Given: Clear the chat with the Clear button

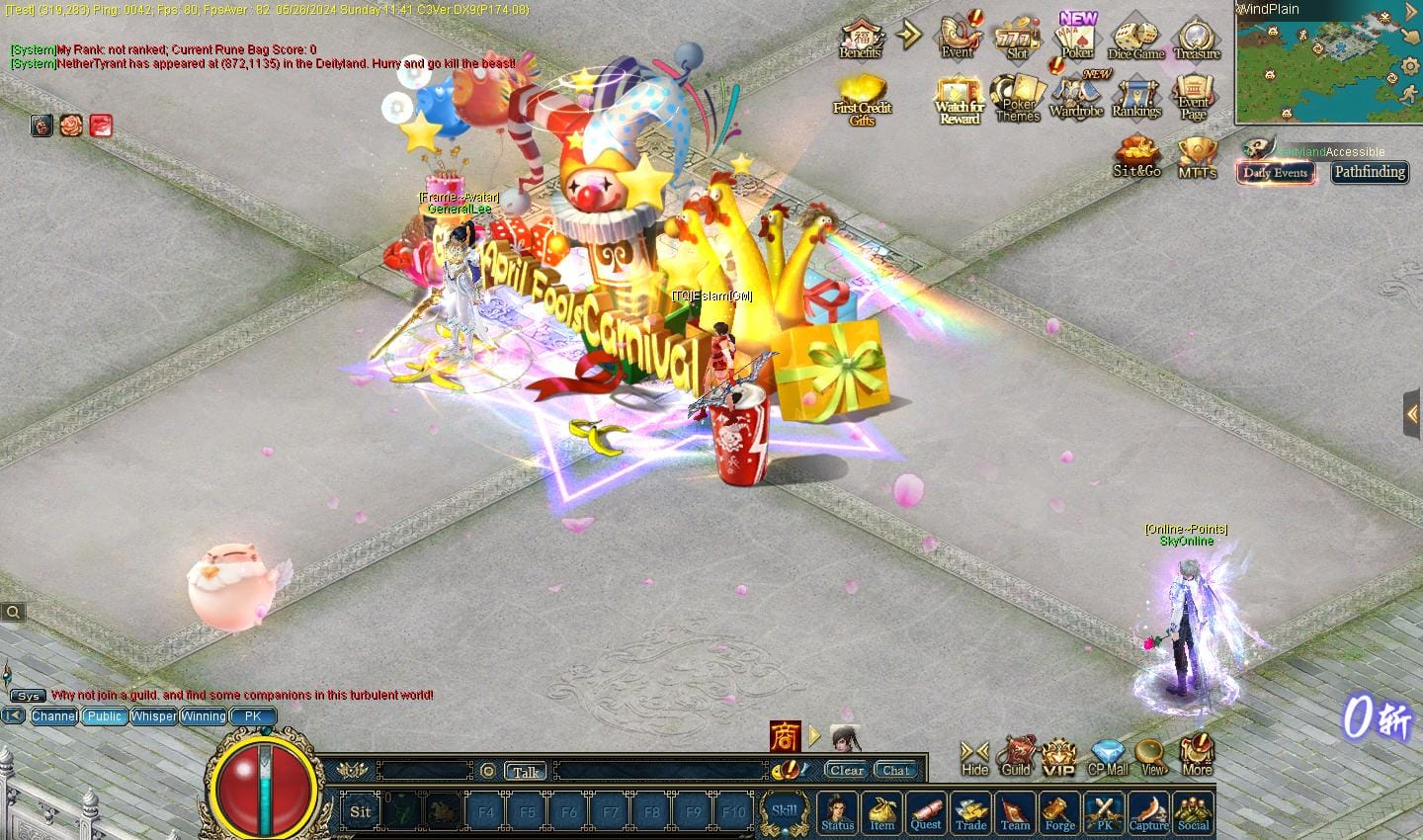Looking at the screenshot, I should (x=846, y=771).
